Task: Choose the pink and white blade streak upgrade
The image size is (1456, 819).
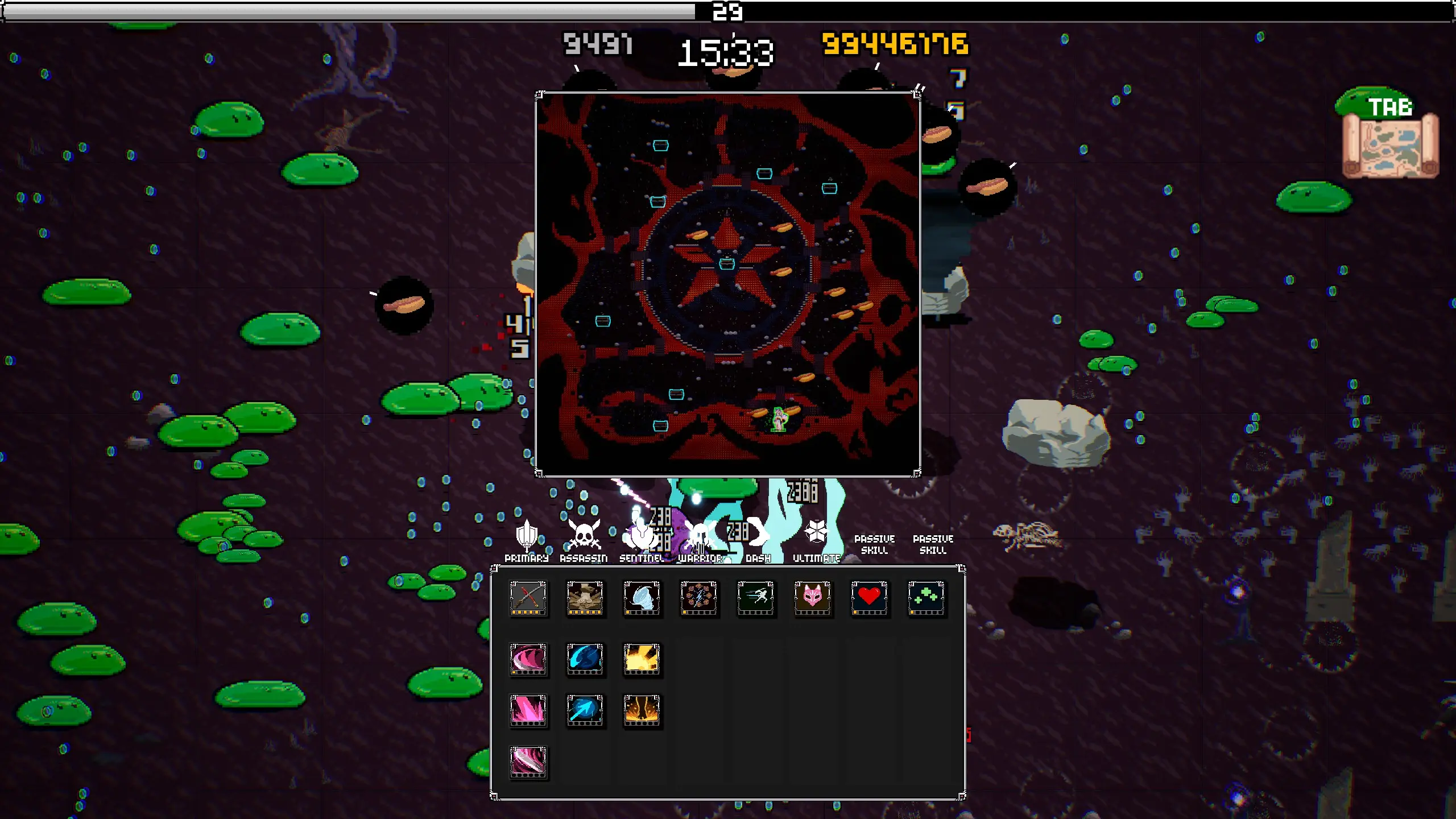Action: pos(528,762)
